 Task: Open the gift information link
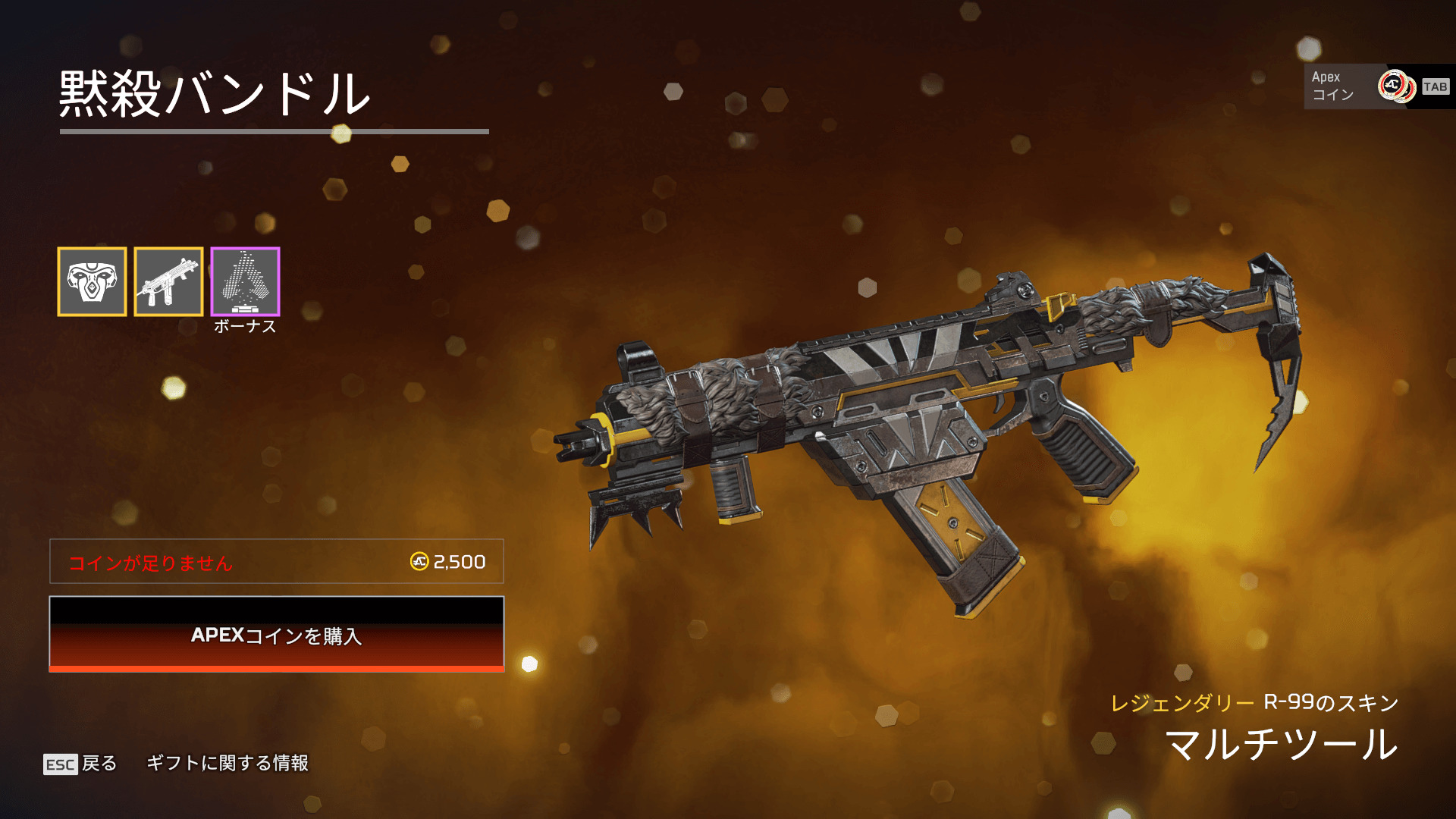[x=227, y=763]
